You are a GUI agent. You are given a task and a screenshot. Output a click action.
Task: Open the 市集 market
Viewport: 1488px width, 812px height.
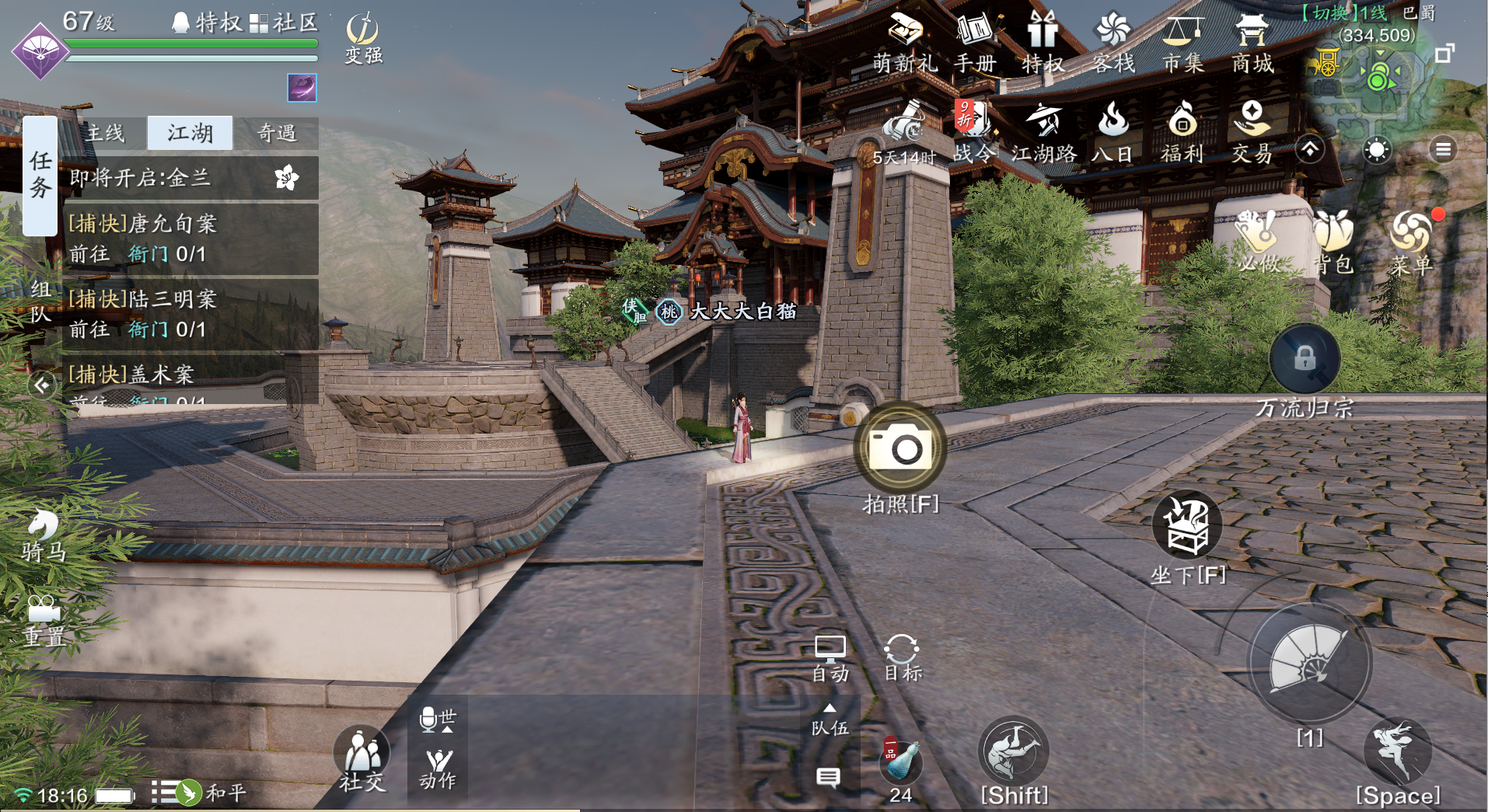pyautogui.click(x=1182, y=44)
